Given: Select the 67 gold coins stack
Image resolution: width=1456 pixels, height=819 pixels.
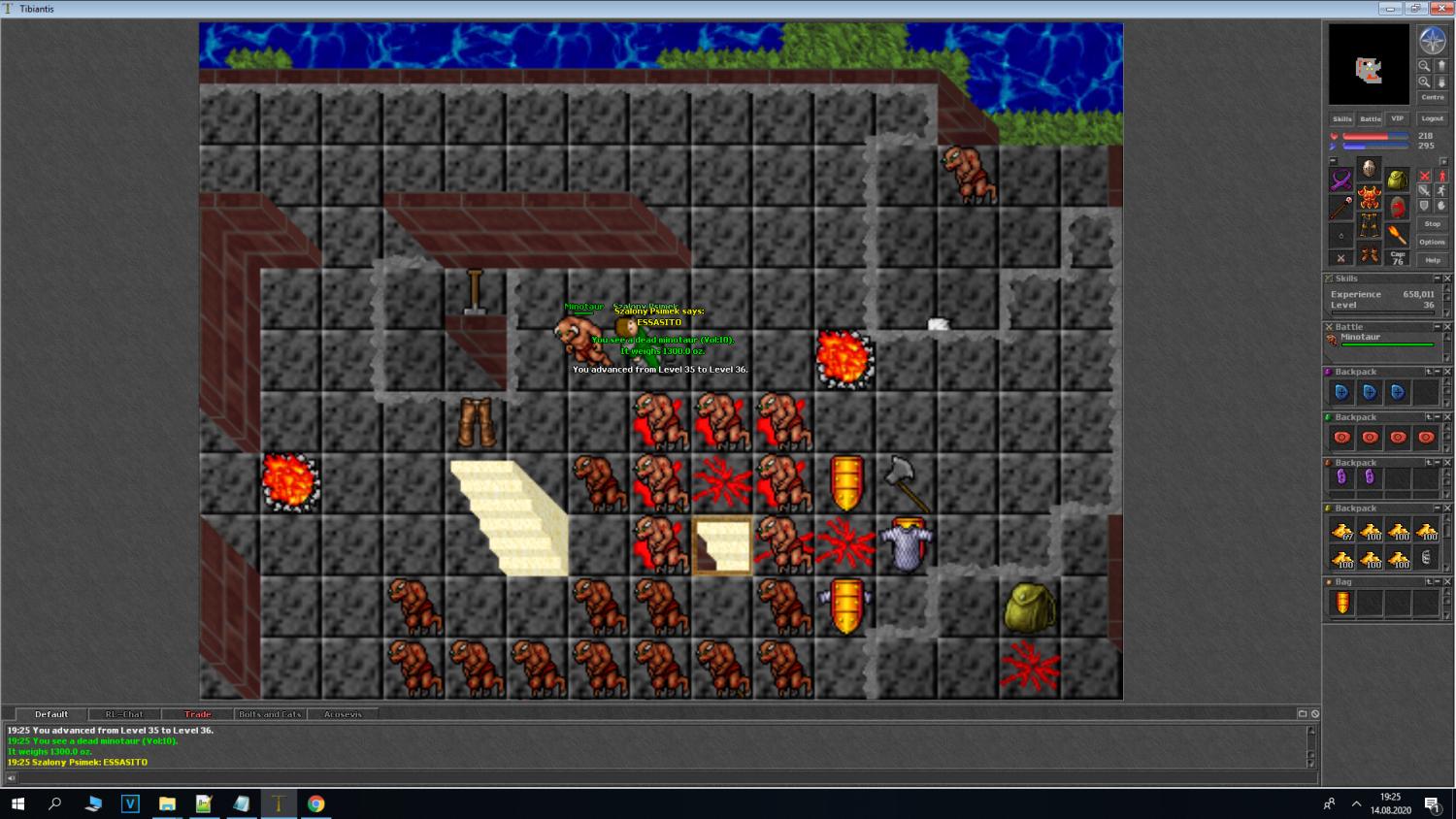Looking at the screenshot, I should [1341, 531].
